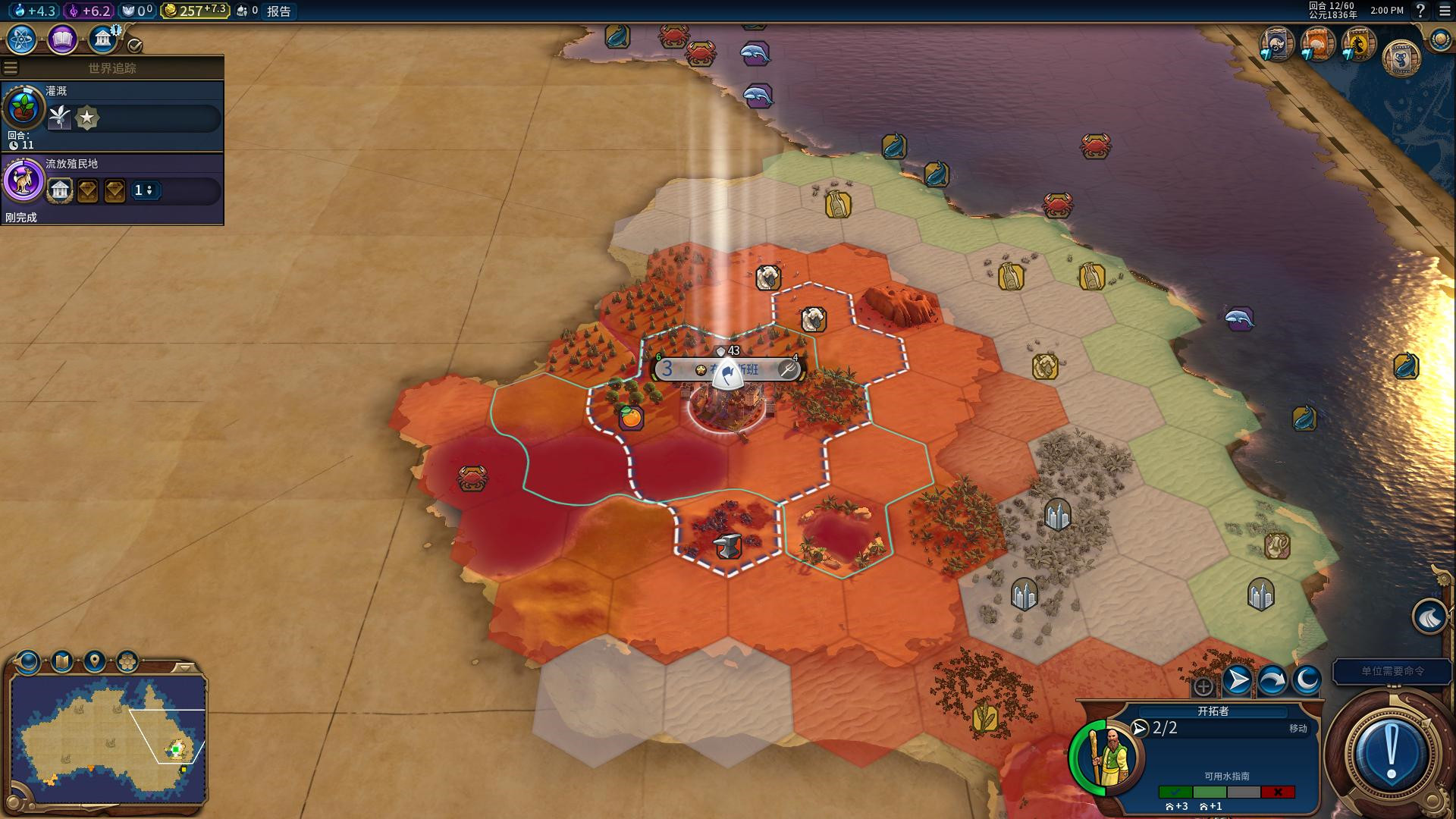Open the world rankings laurel icon
This screenshot has height=819, width=1456.
(1439, 39)
